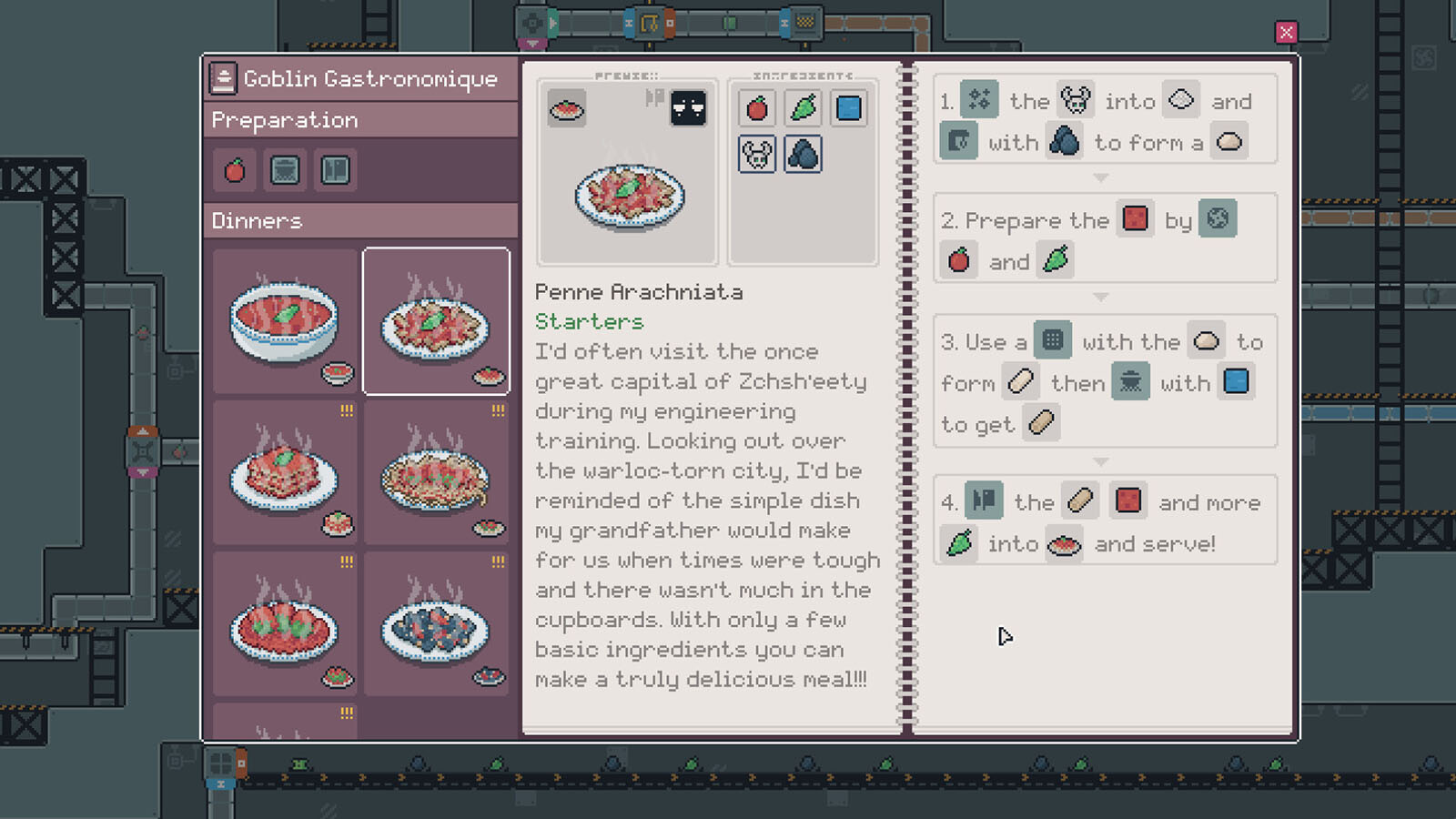Select the tomato preparation icon
Screen dimensions: 1456x819
point(235,170)
